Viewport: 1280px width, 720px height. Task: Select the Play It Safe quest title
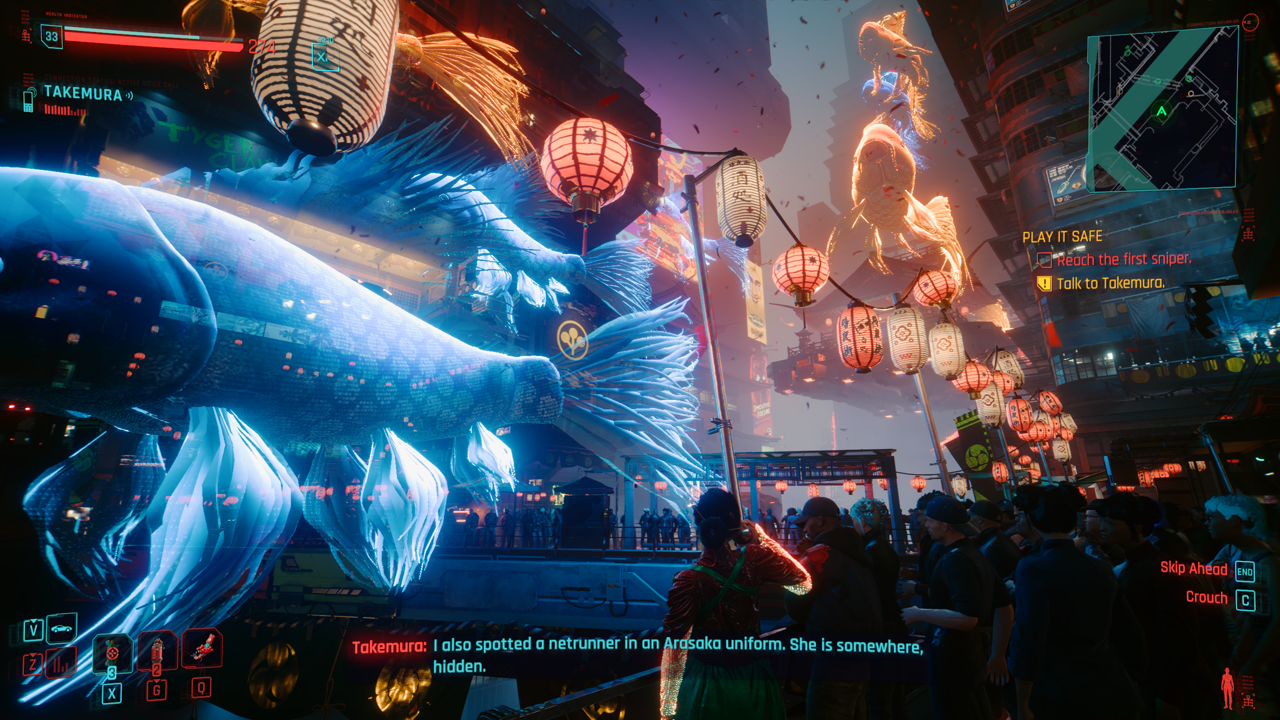[x=1062, y=237]
